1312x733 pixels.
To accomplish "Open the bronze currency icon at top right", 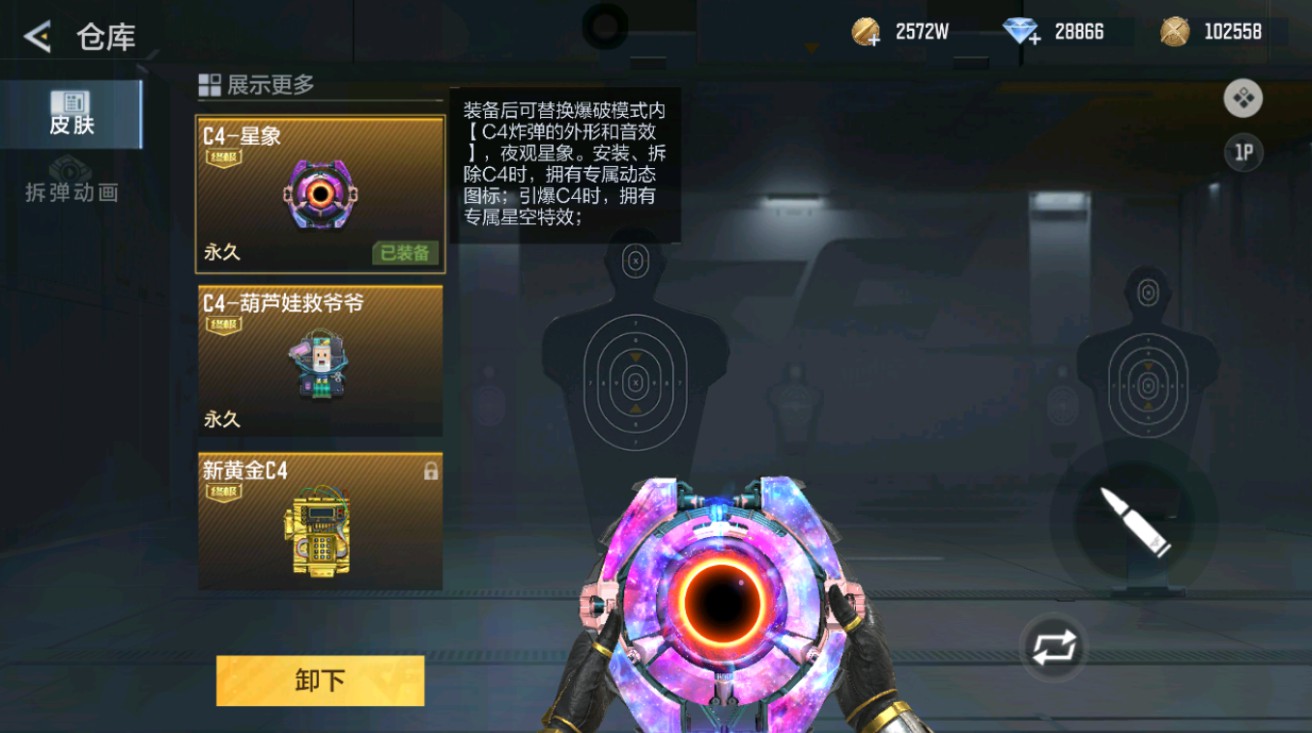I will click(1173, 31).
